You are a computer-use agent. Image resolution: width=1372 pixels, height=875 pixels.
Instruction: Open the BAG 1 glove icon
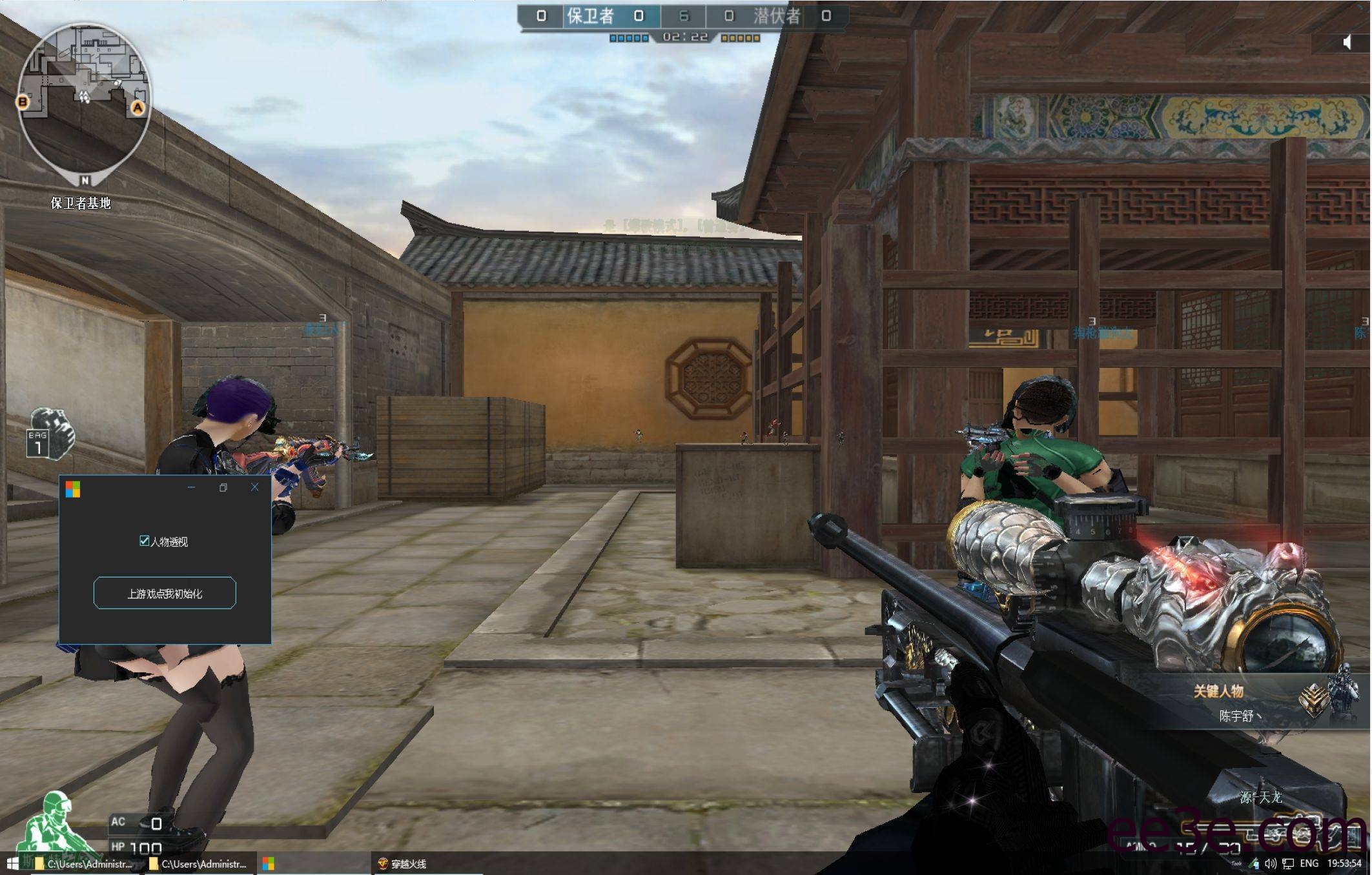[x=50, y=434]
